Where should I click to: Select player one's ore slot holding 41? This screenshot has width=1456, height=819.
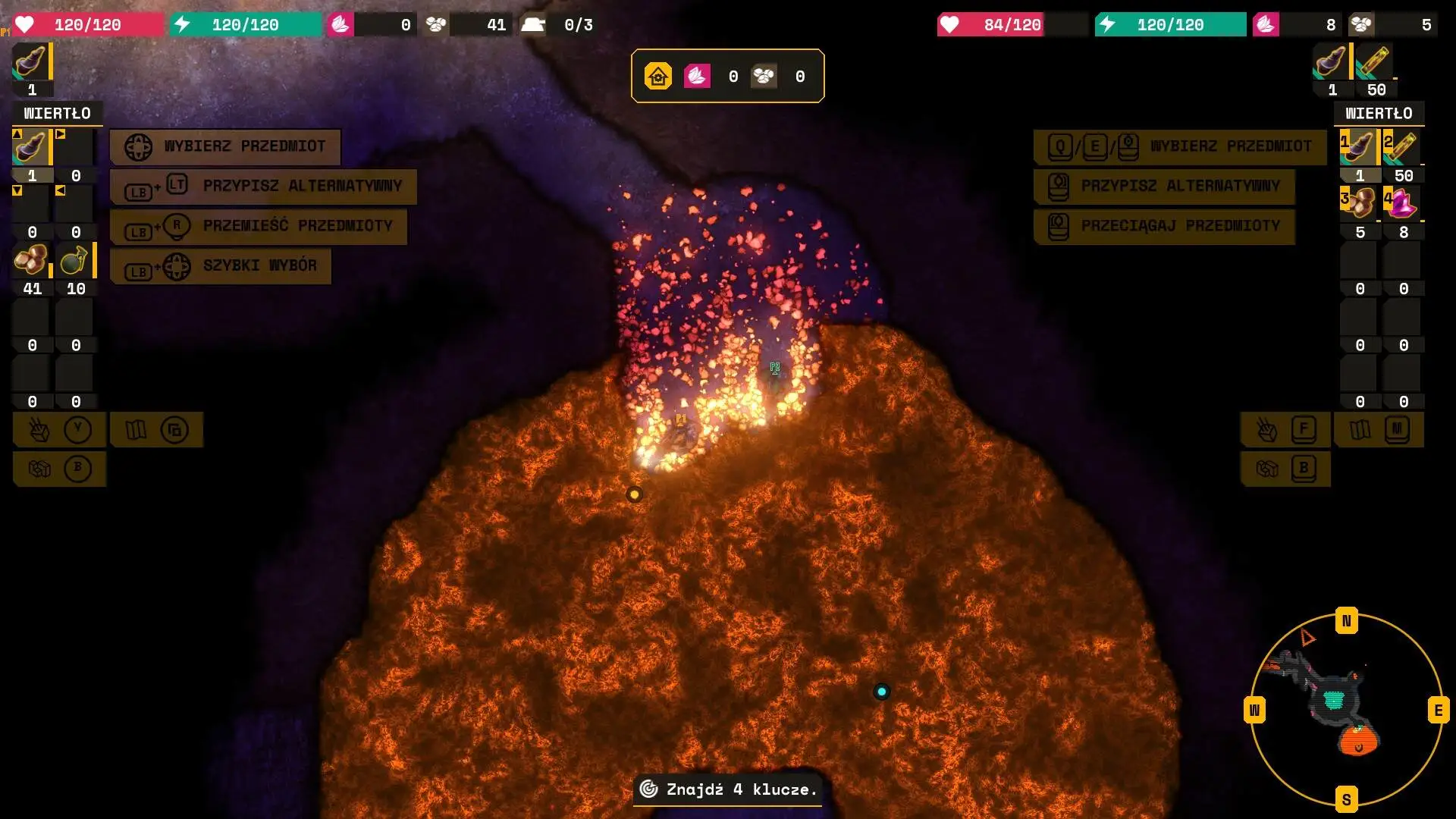[31, 261]
